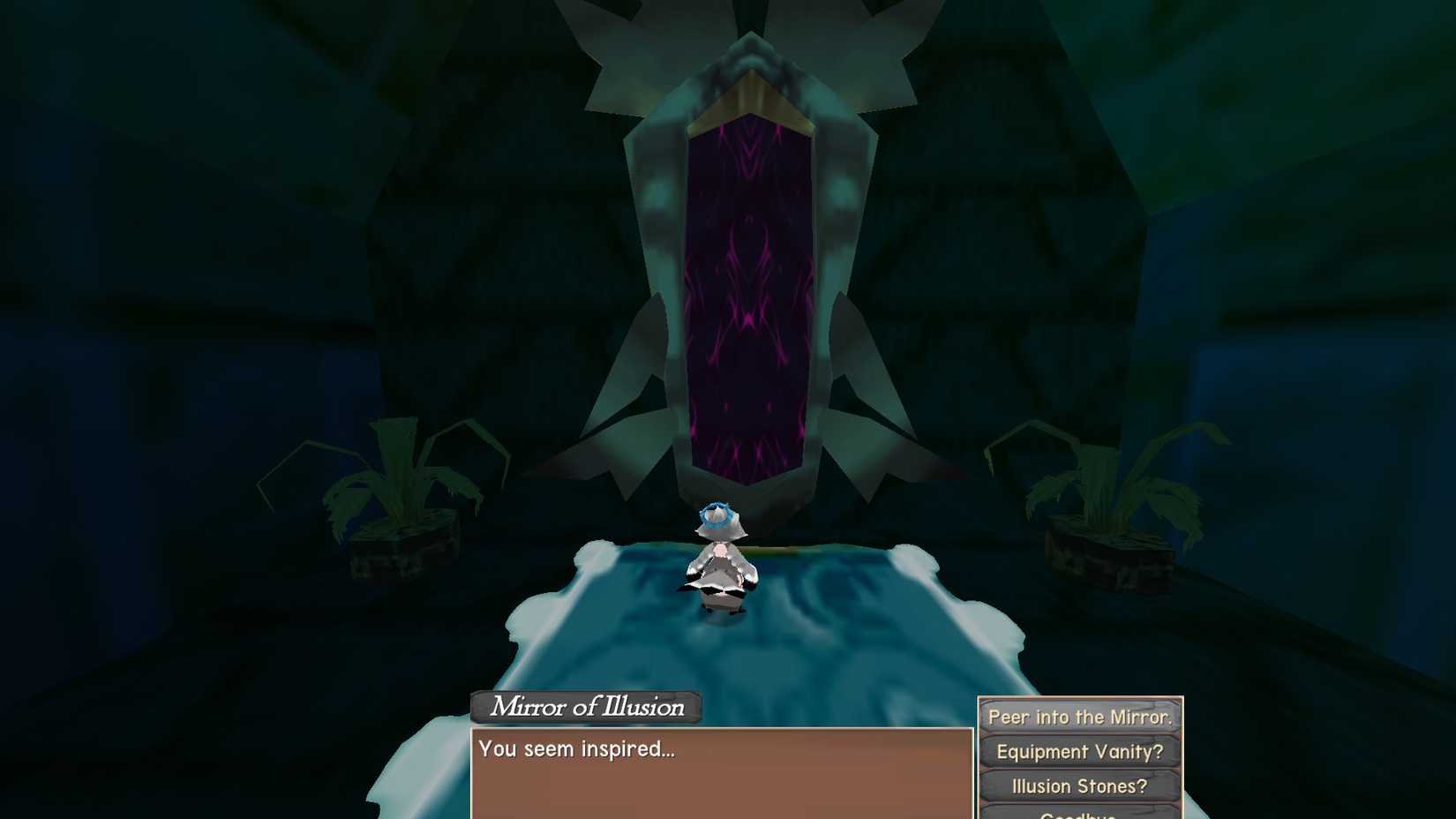
Task: Click the golden crest atop the mirror
Action: click(x=754, y=97)
